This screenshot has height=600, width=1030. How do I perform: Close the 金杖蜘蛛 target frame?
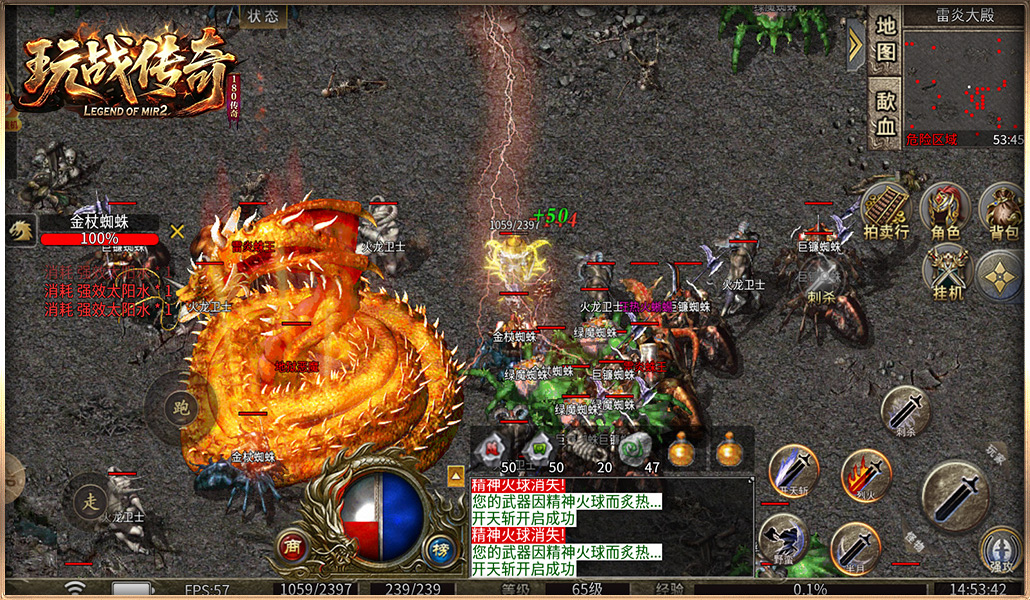[x=177, y=231]
